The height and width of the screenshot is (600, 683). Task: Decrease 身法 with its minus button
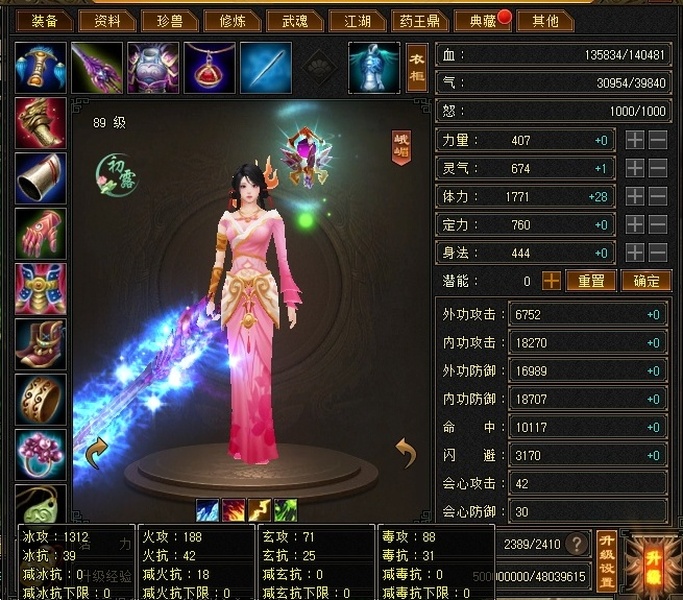point(658,253)
